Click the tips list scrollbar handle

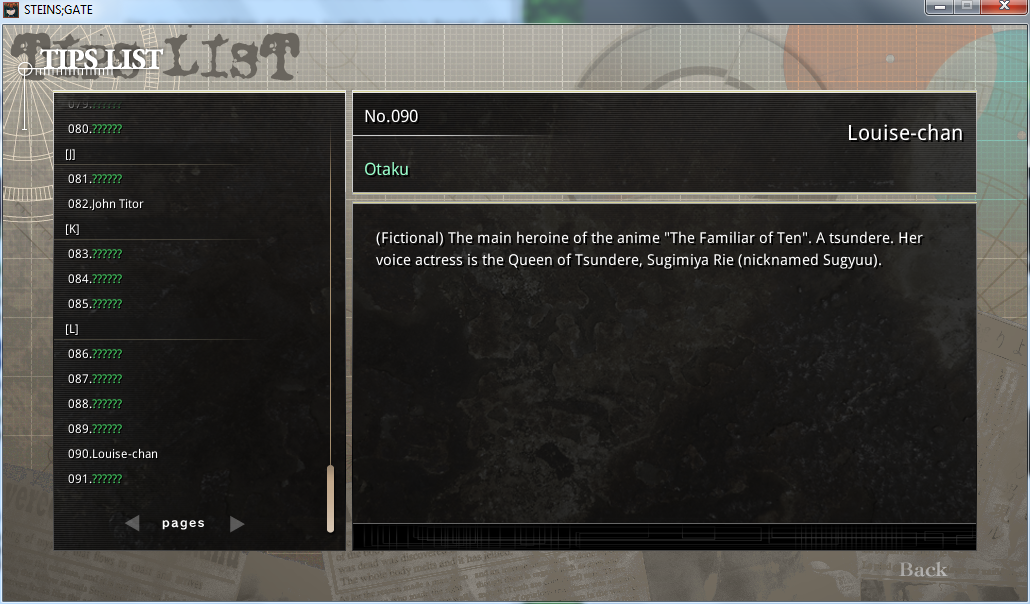(330, 498)
